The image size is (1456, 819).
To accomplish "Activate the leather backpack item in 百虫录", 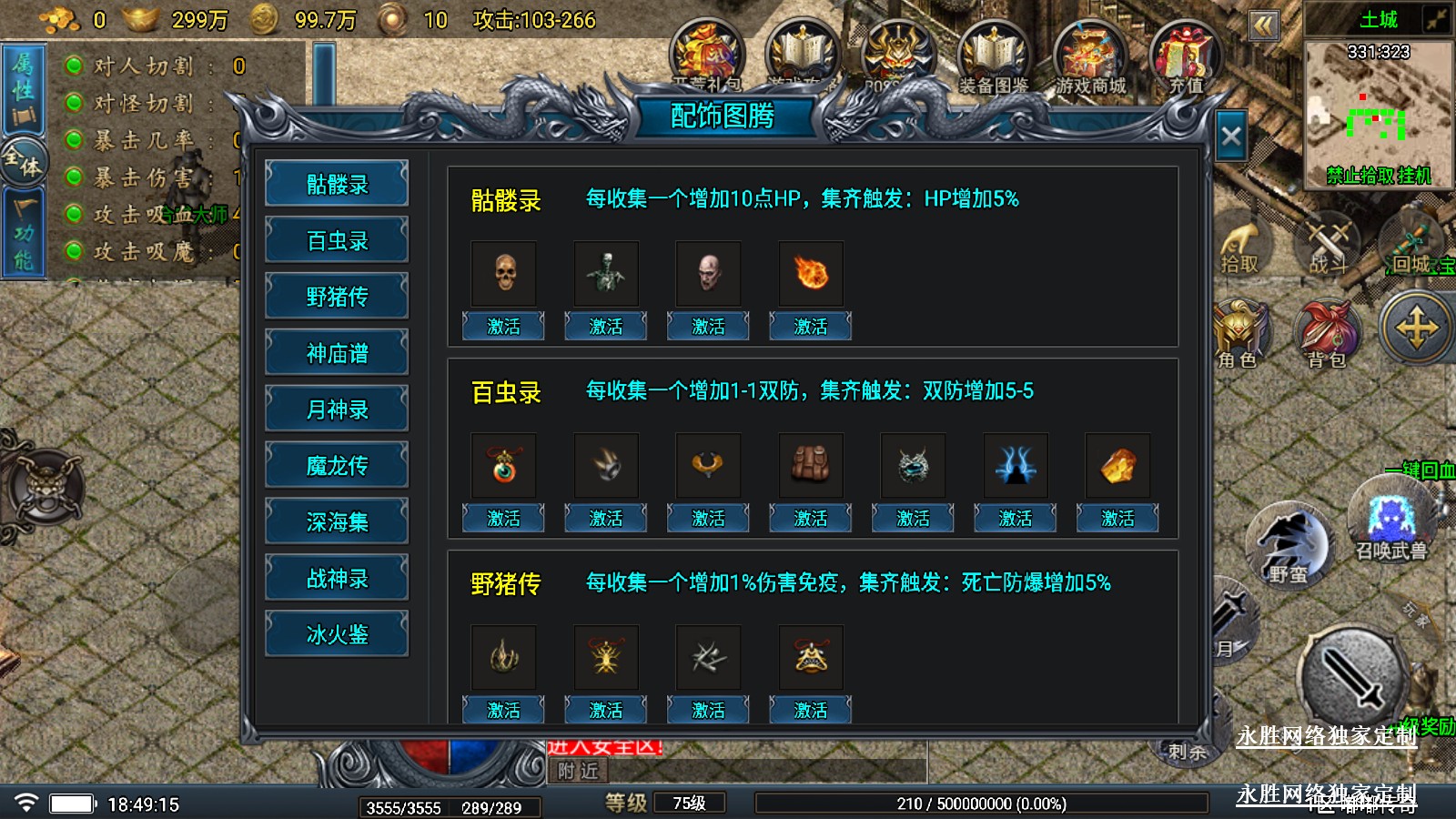I will (x=810, y=518).
